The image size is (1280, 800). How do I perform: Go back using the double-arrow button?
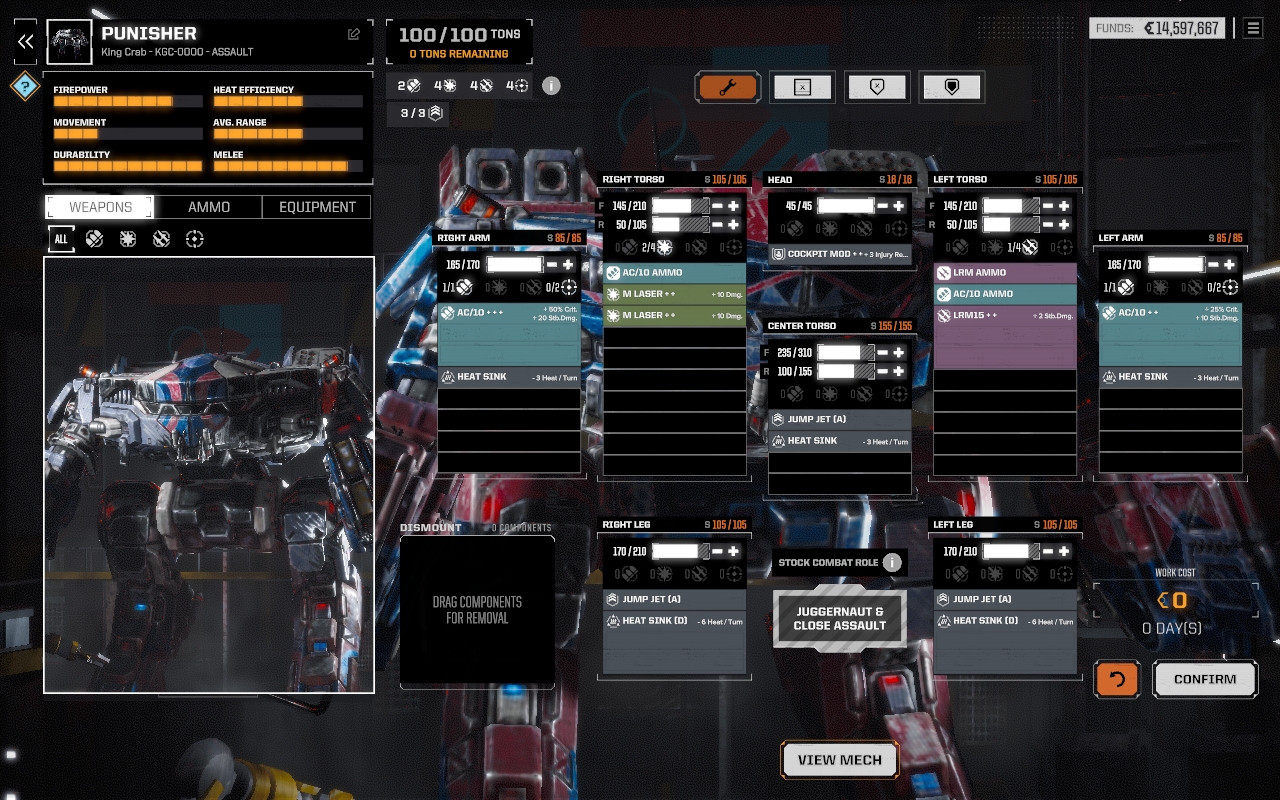click(26, 41)
